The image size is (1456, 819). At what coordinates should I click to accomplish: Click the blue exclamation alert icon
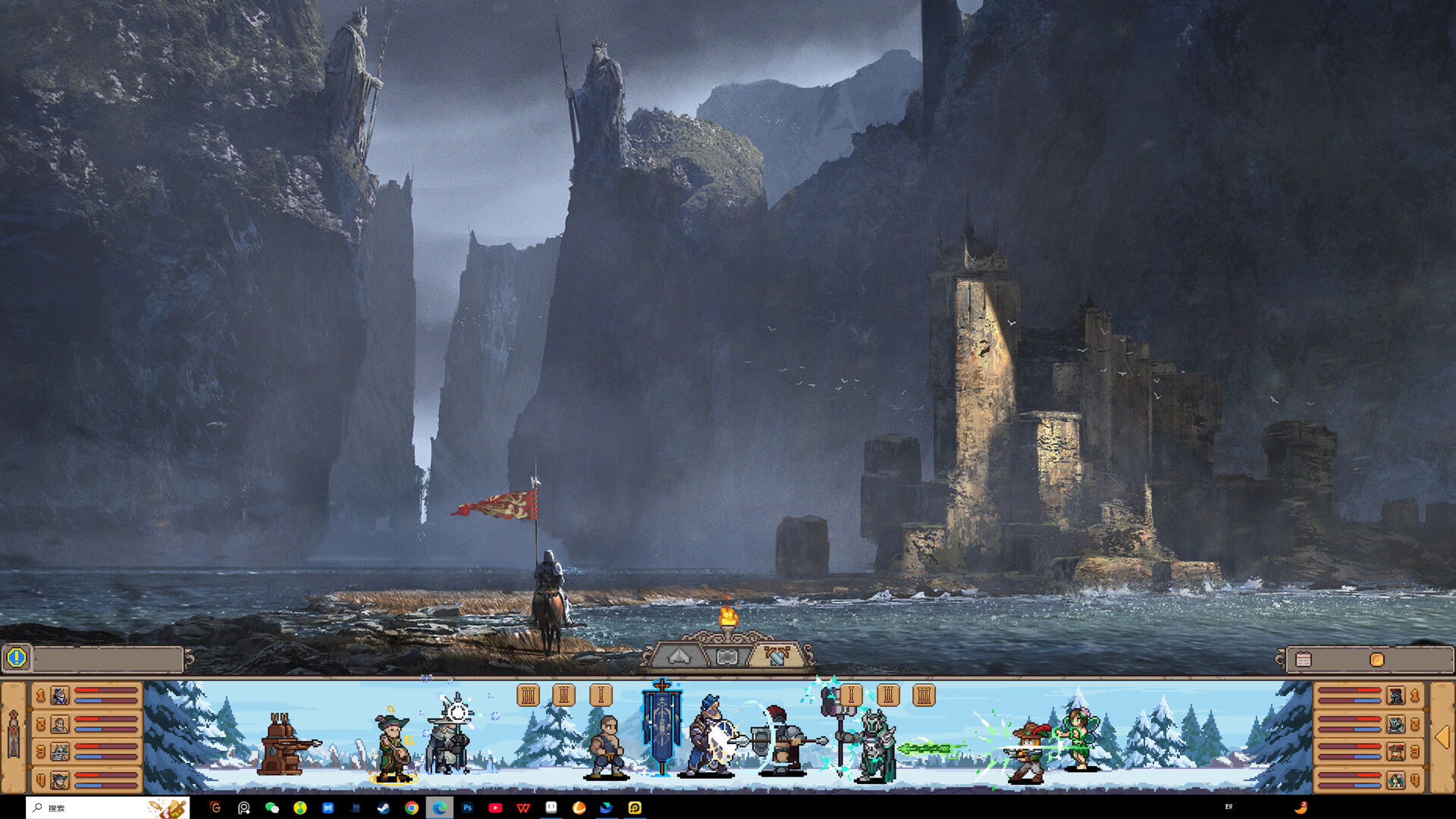[x=17, y=658]
